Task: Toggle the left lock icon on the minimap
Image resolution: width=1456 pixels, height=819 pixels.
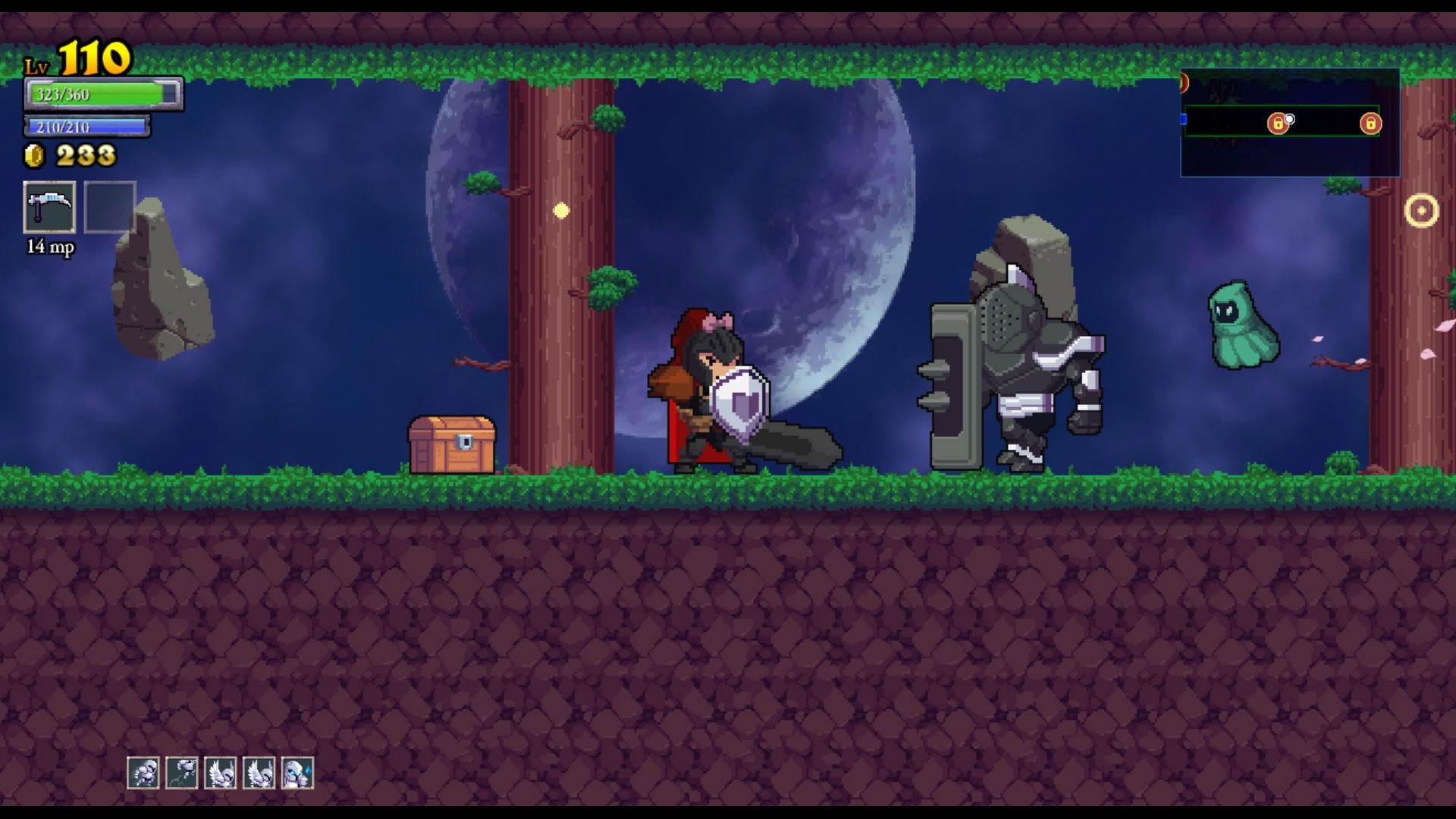Action: [x=1279, y=123]
